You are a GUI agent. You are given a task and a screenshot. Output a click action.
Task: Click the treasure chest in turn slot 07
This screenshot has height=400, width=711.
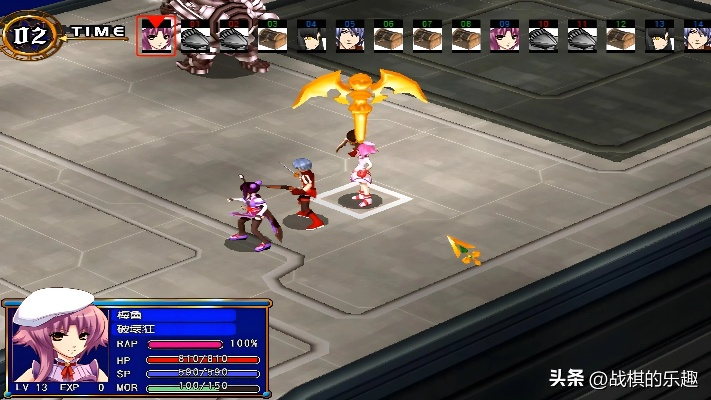[427, 38]
